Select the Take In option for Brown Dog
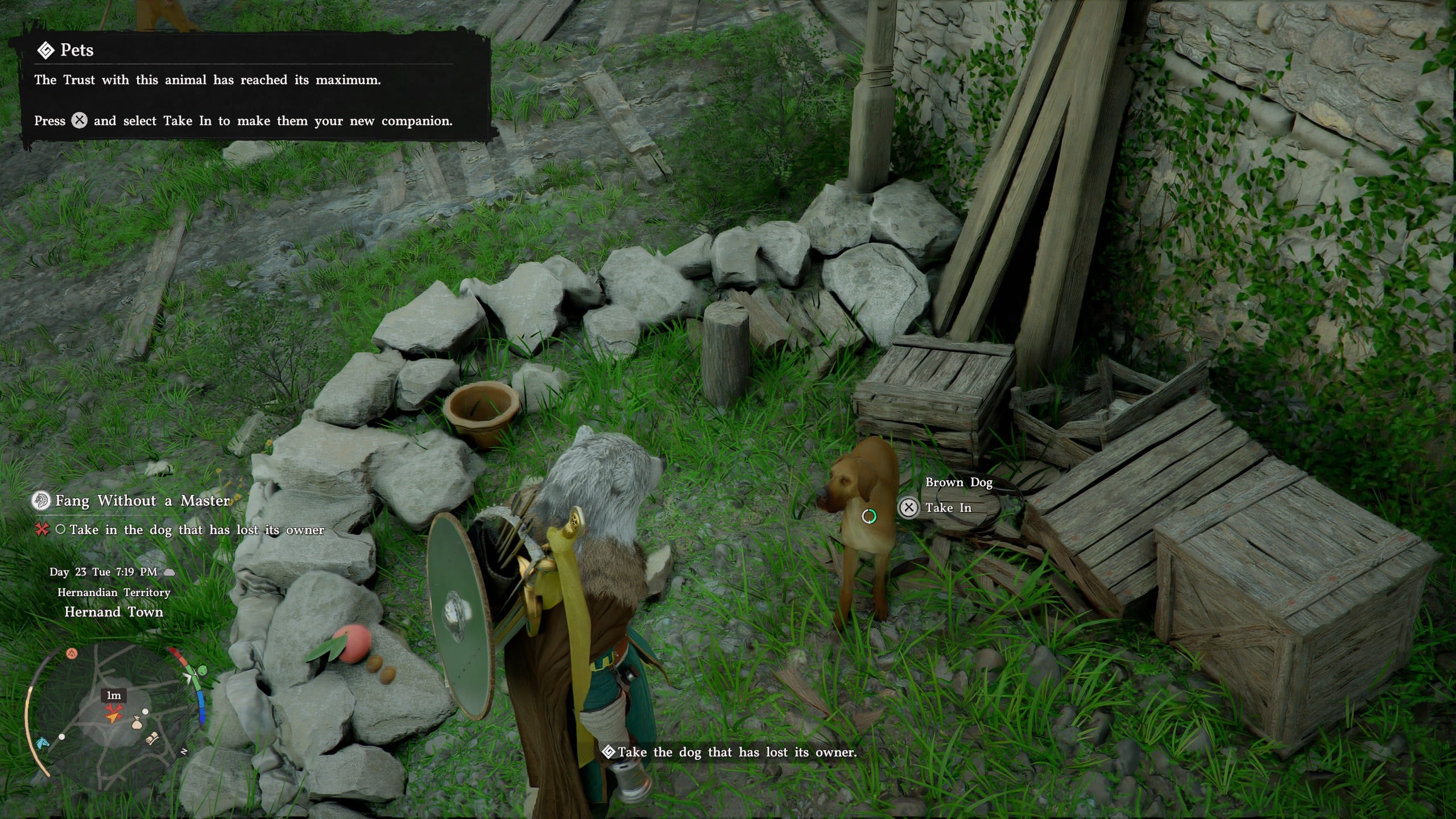This screenshot has width=1456, height=819. (948, 508)
